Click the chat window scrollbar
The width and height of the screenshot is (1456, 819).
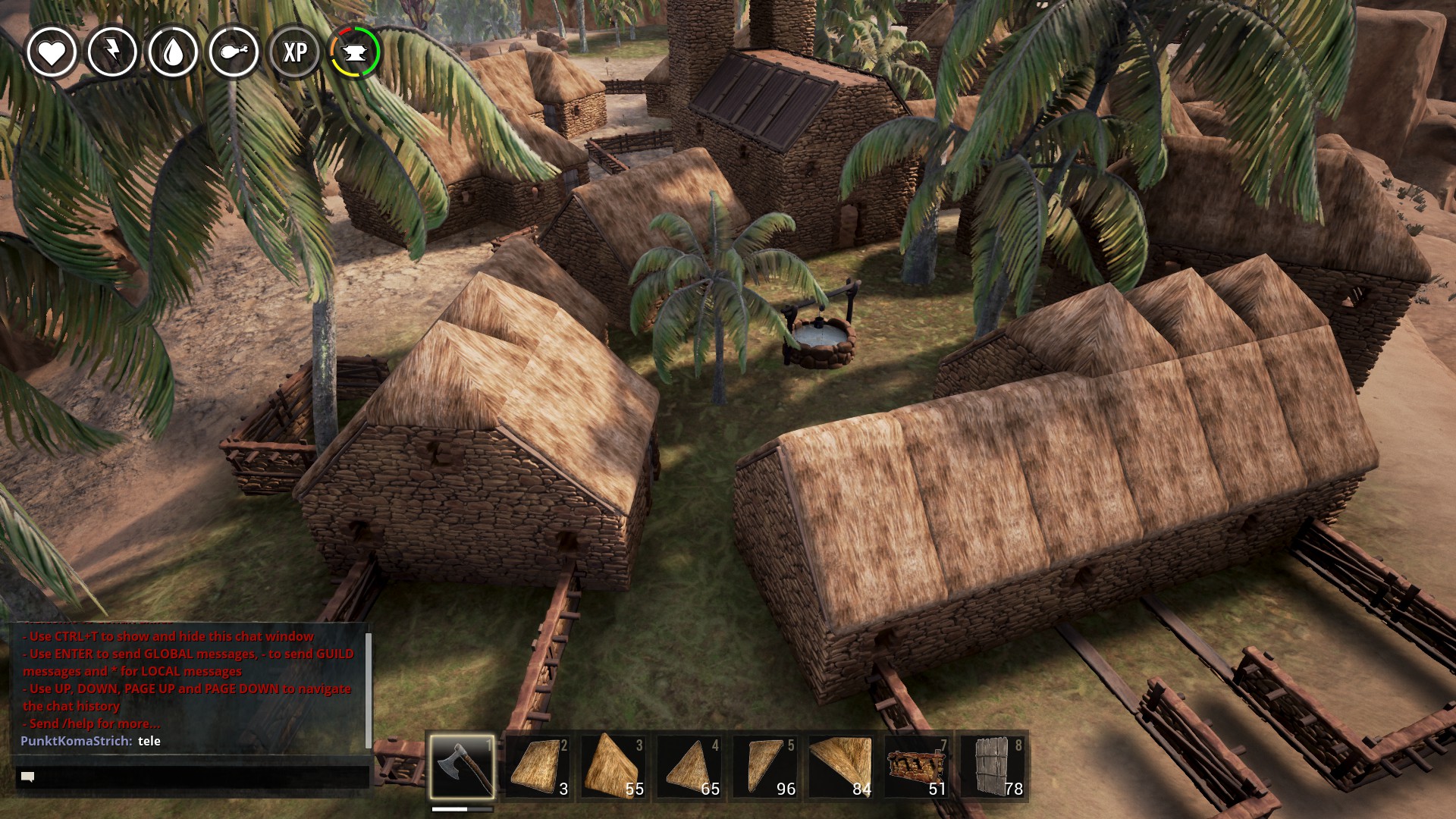click(x=369, y=690)
